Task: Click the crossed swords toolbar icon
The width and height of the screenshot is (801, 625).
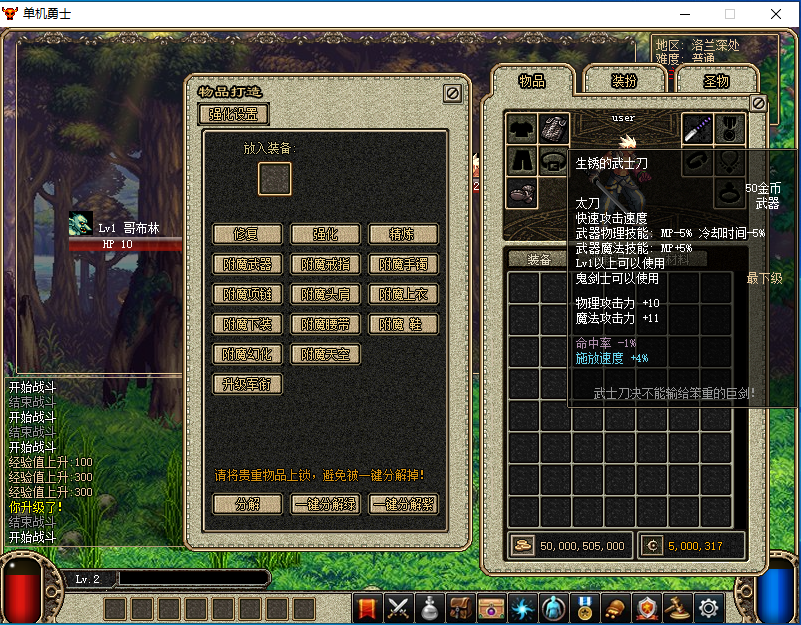Action: pos(399,606)
